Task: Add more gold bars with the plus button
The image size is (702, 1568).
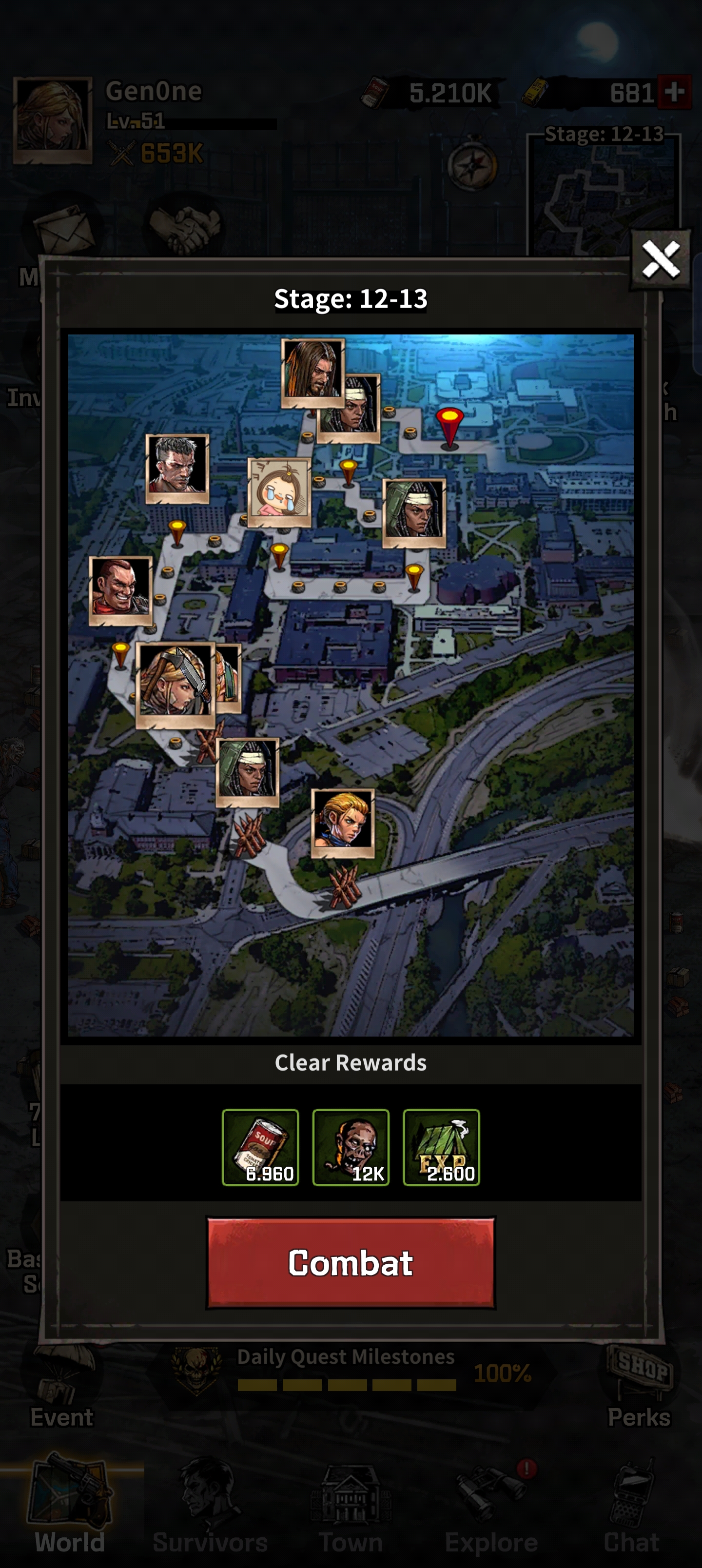Action: [674, 92]
